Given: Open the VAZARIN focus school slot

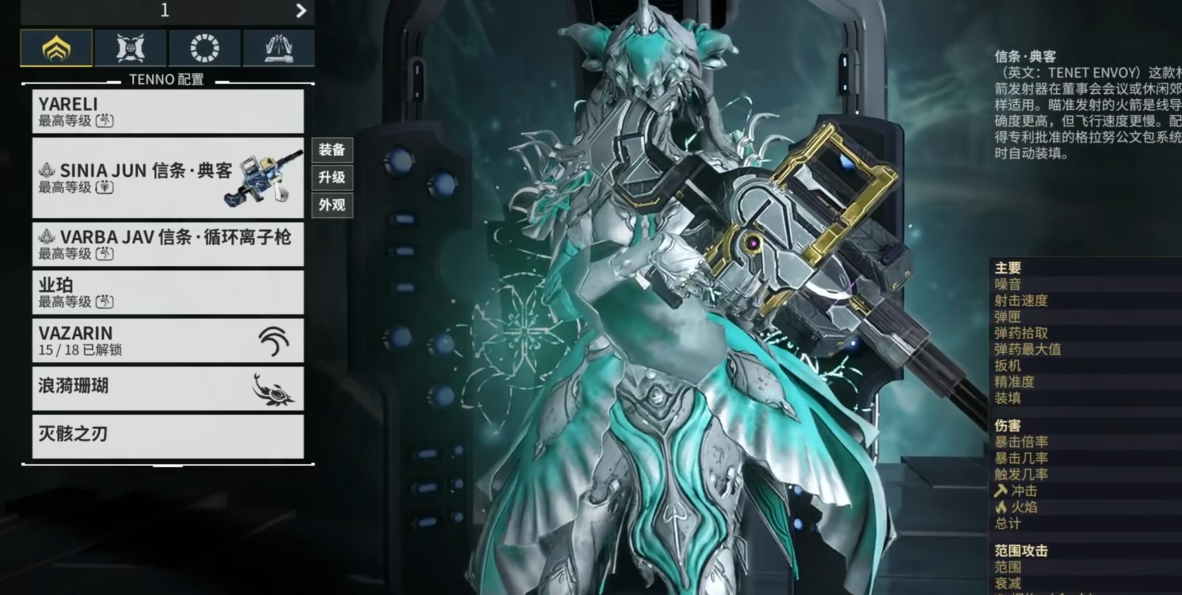Looking at the screenshot, I should (167, 340).
